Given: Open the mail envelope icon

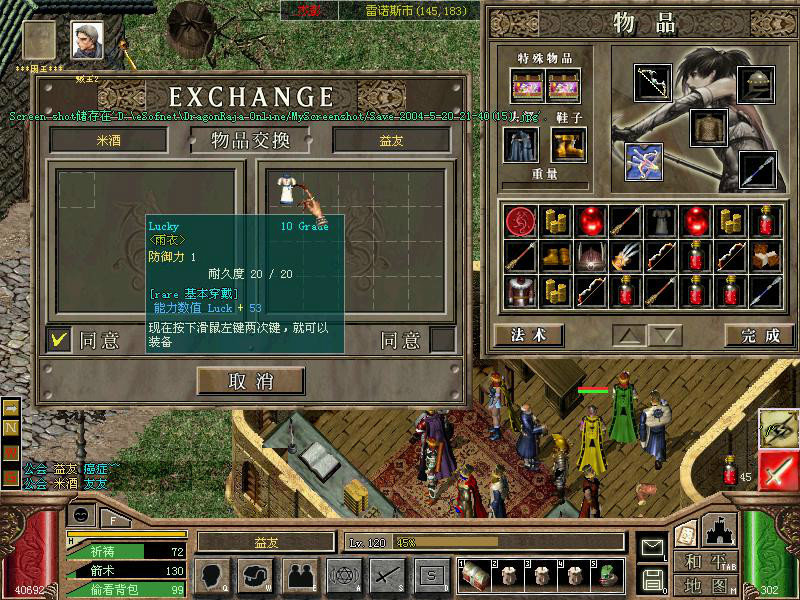Looking at the screenshot, I should tap(652, 547).
